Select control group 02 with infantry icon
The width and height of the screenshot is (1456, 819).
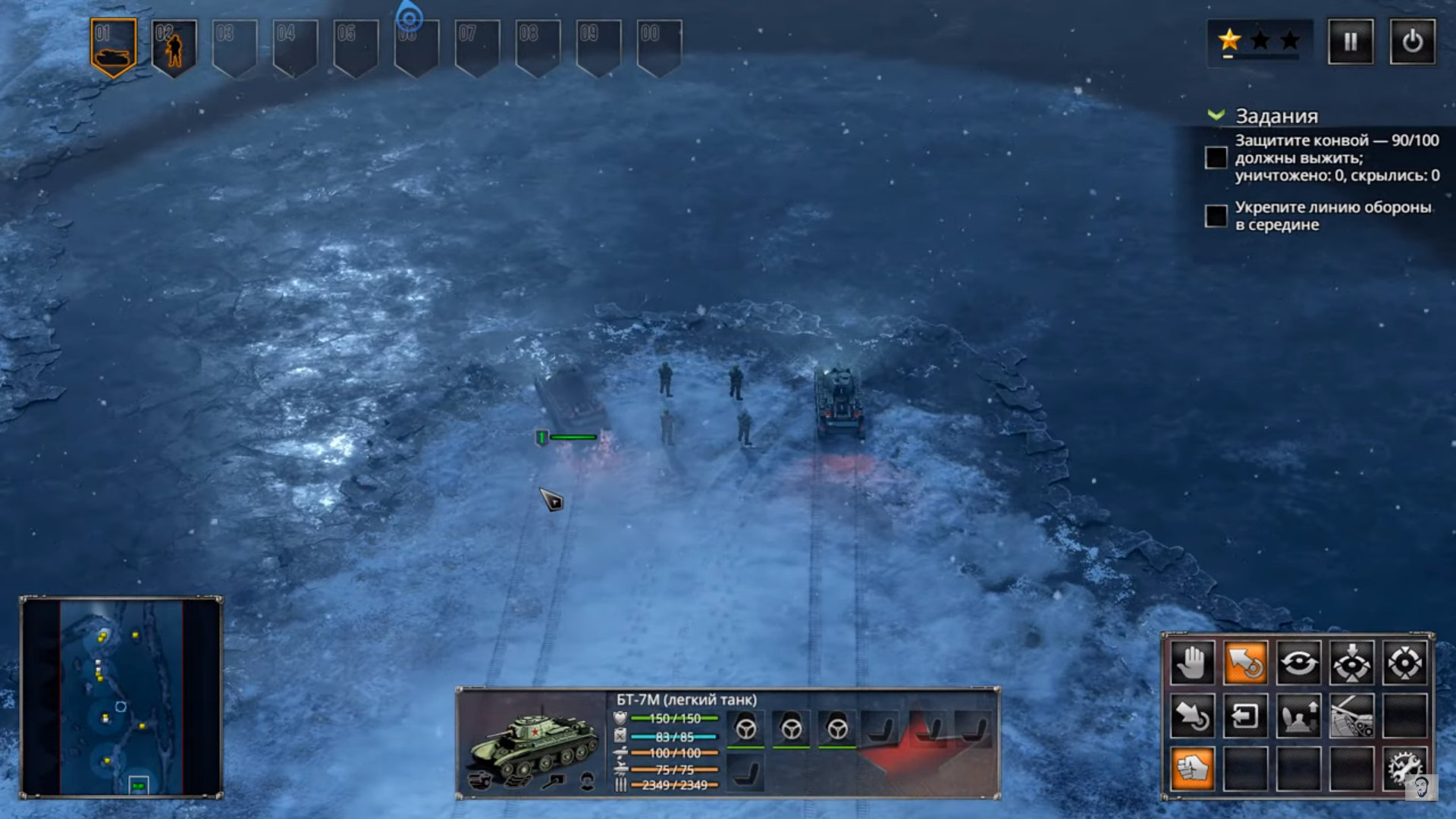tap(174, 48)
